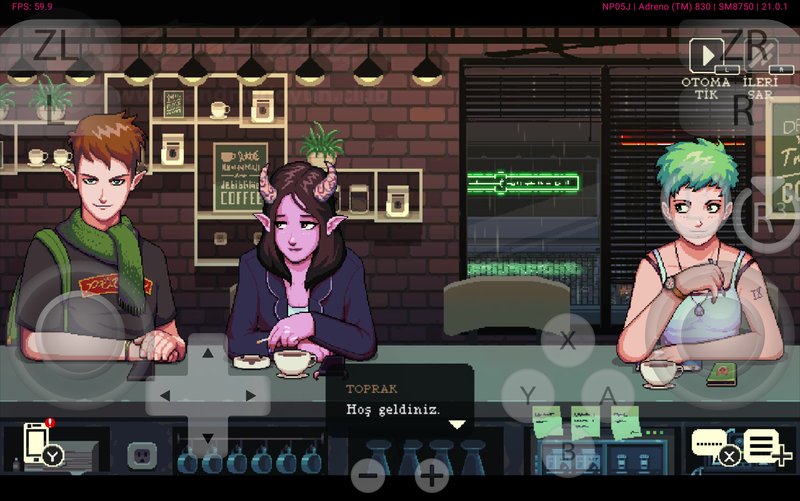Viewport: 800px width, 501px height.
Task: Tap the emulator's round plus button
Action: (x=432, y=475)
